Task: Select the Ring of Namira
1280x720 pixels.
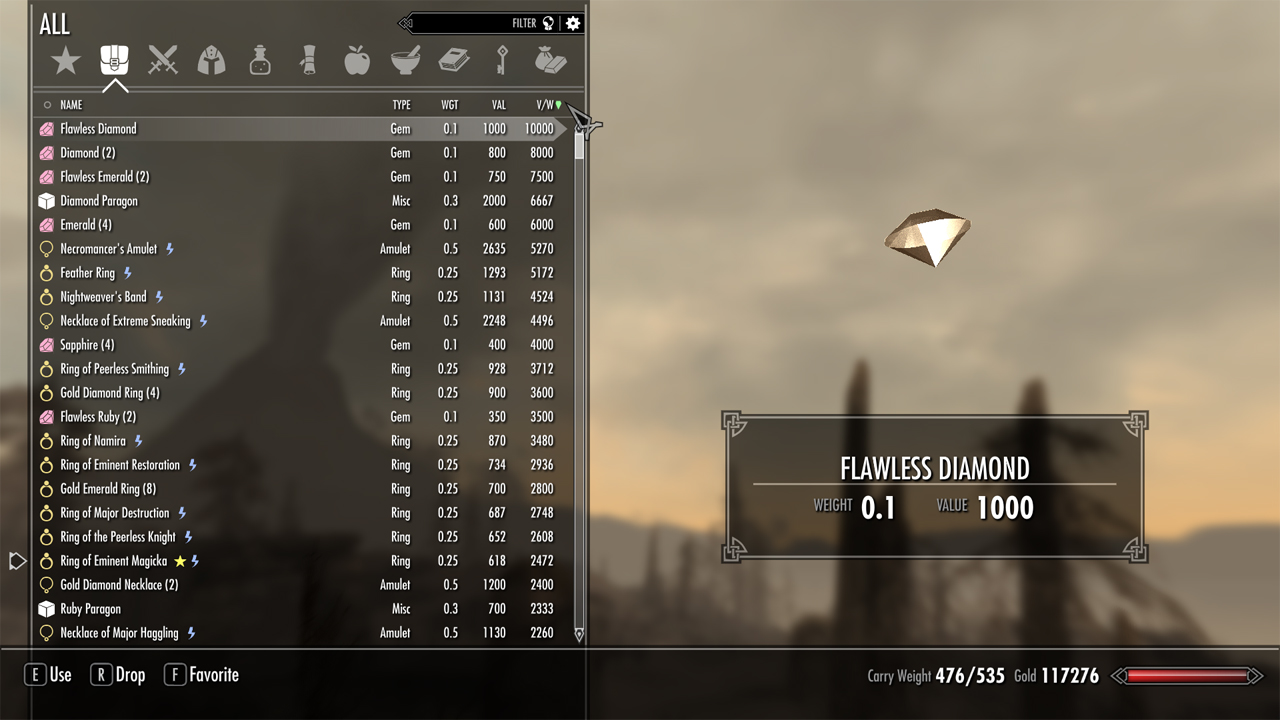Action: (x=93, y=441)
